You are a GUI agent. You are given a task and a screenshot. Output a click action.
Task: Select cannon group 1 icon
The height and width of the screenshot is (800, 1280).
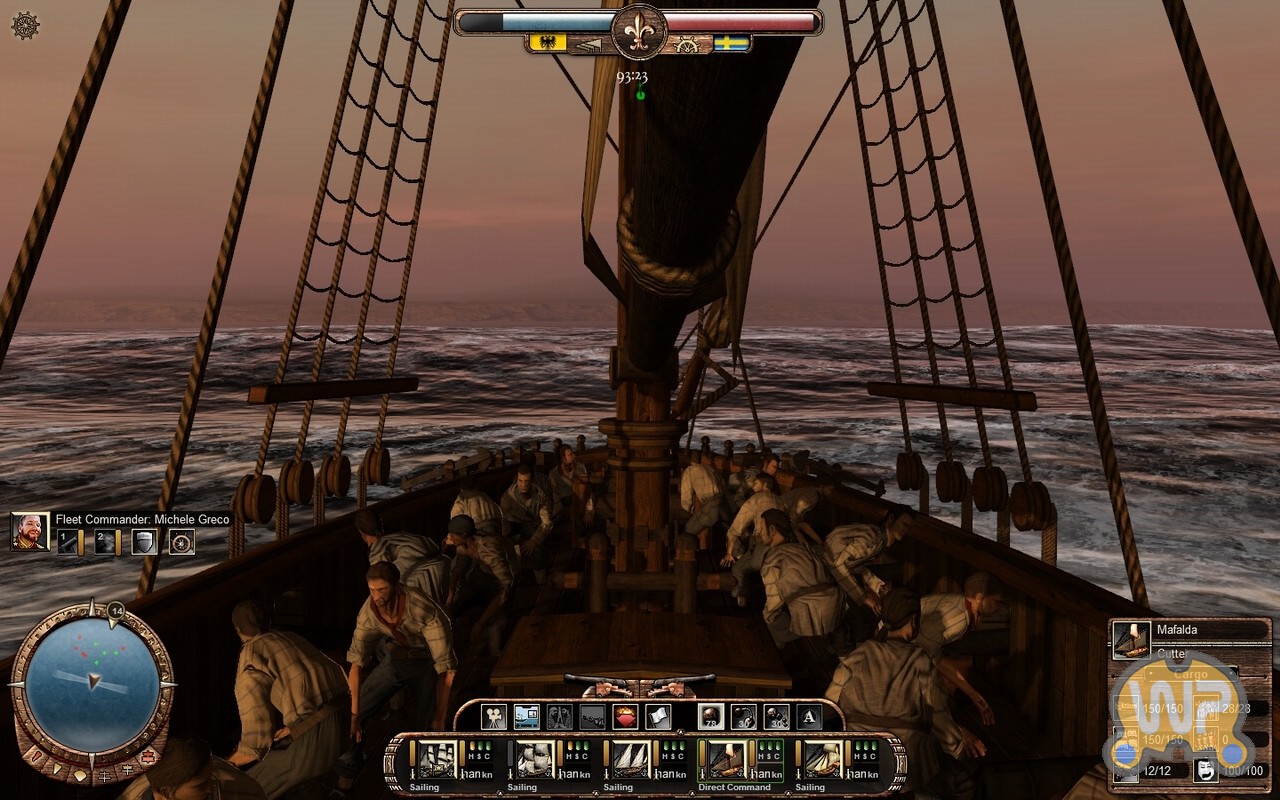click(x=69, y=542)
